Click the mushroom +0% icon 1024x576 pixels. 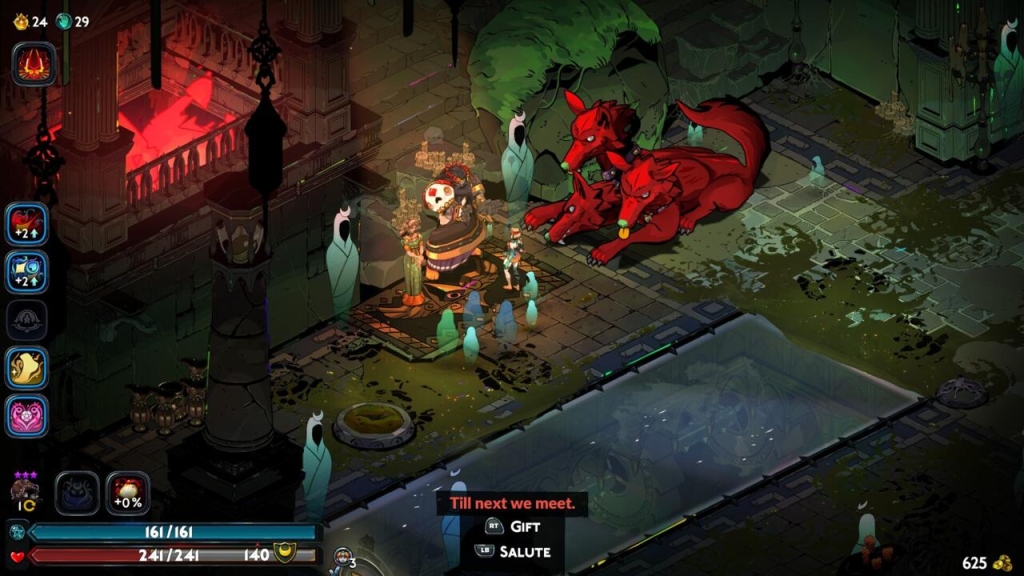(x=128, y=493)
